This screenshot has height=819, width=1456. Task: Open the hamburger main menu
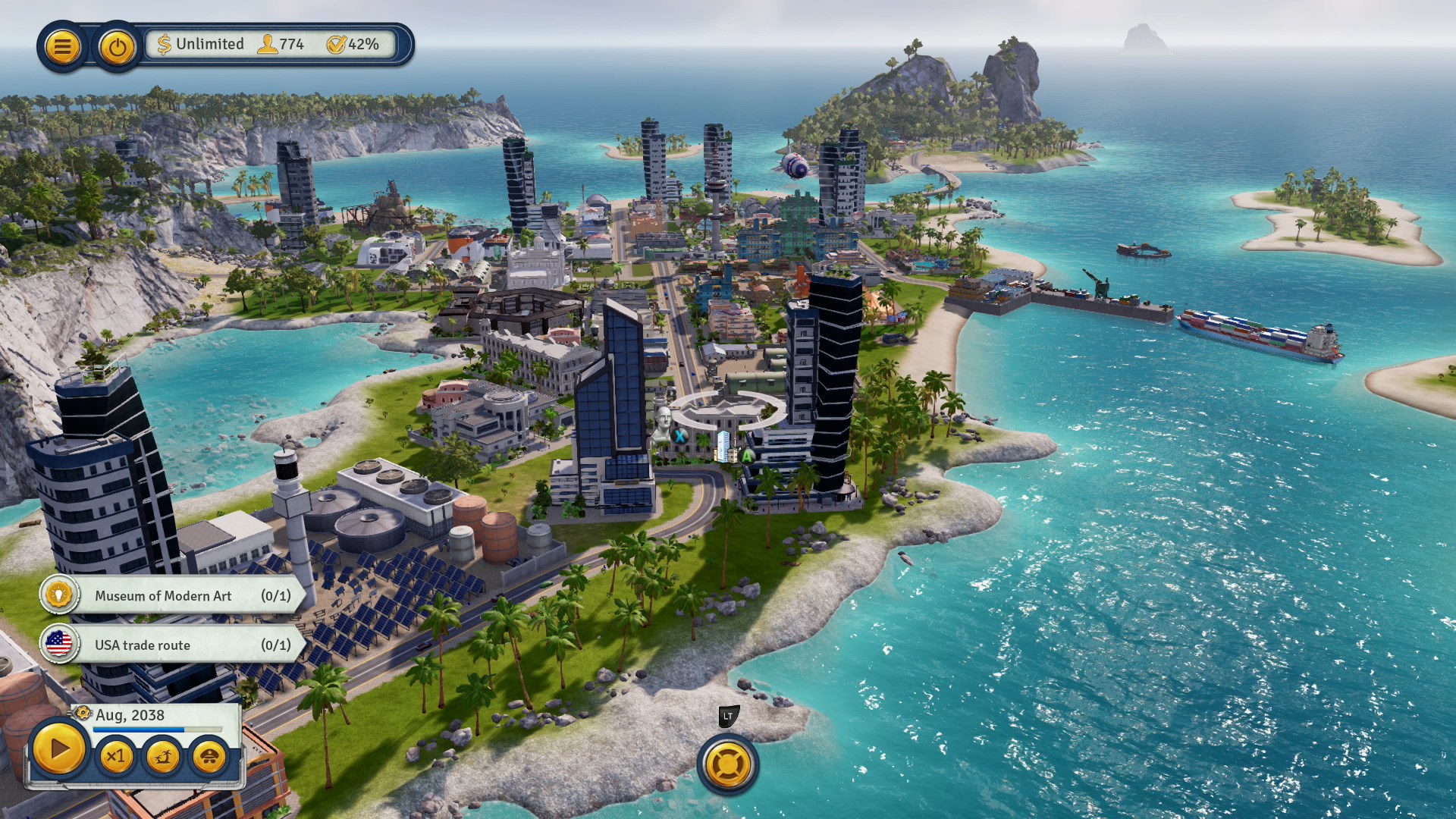(x=62, y=47)
